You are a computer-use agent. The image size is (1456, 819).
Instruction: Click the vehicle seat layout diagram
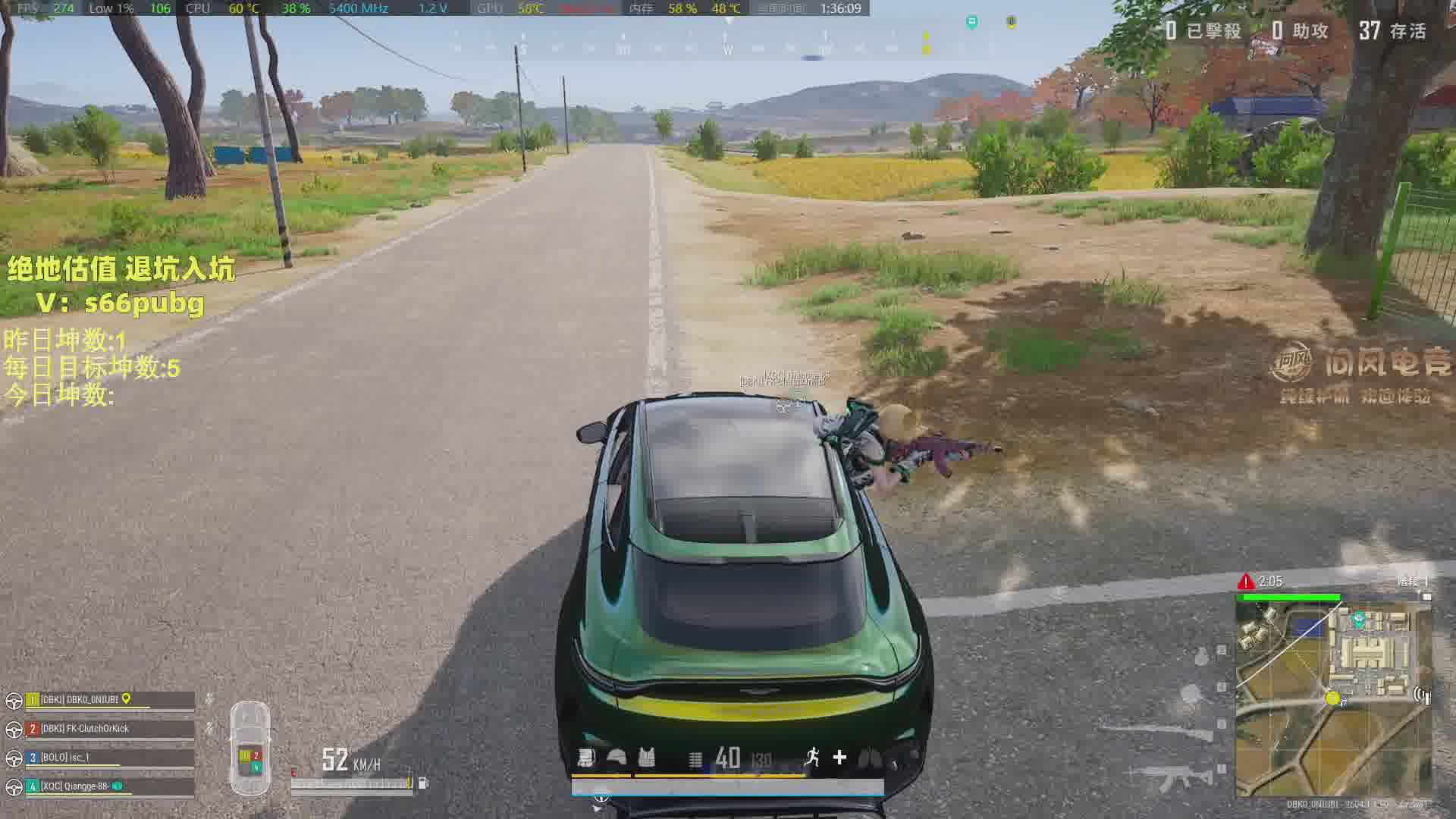tap(250, 748)
